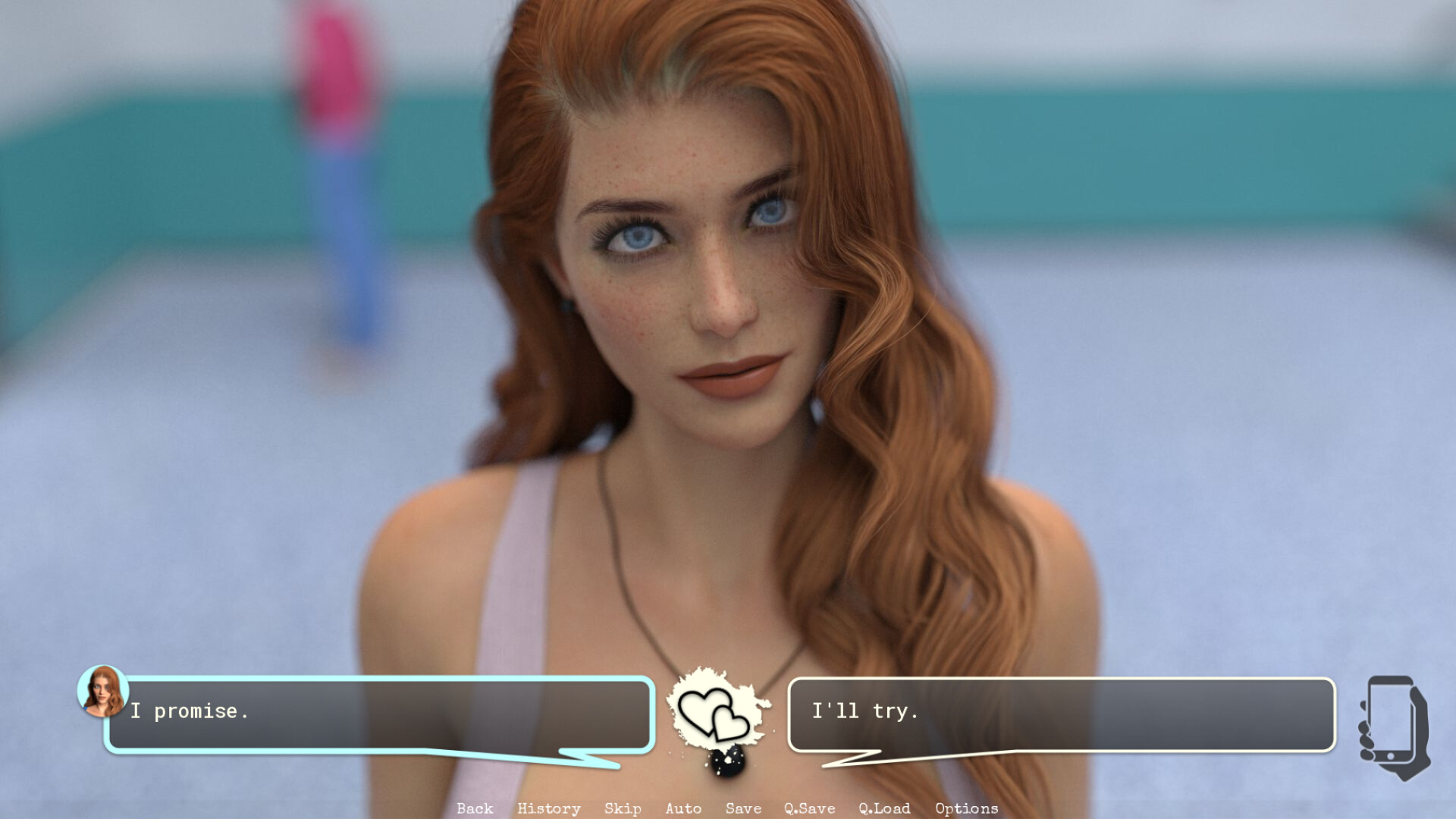Open the Q.Load quick load screen
The height and width of the screenshot is (819, 1456).
click(884, 808)
